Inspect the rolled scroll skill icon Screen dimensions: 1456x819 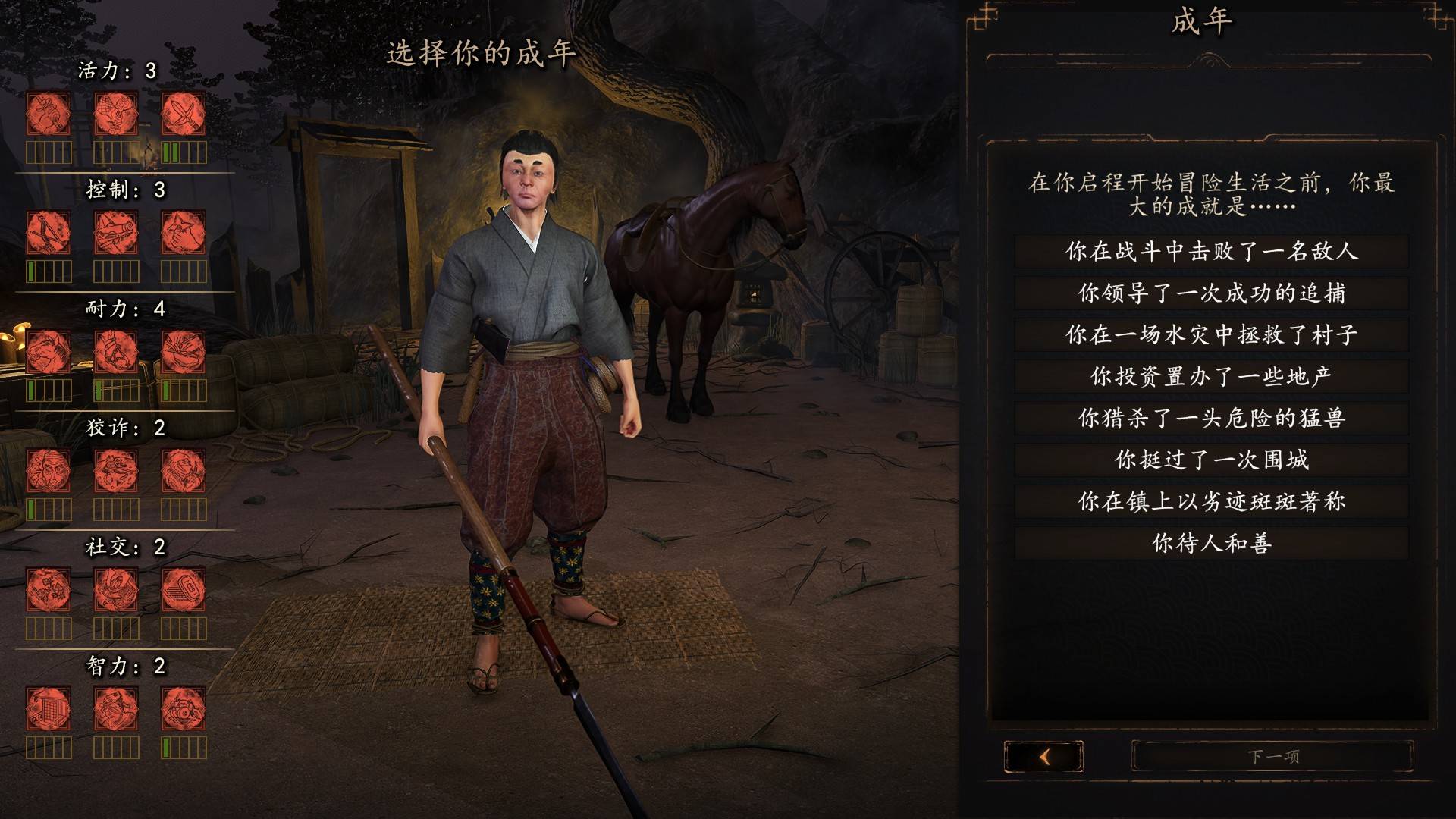116,233
